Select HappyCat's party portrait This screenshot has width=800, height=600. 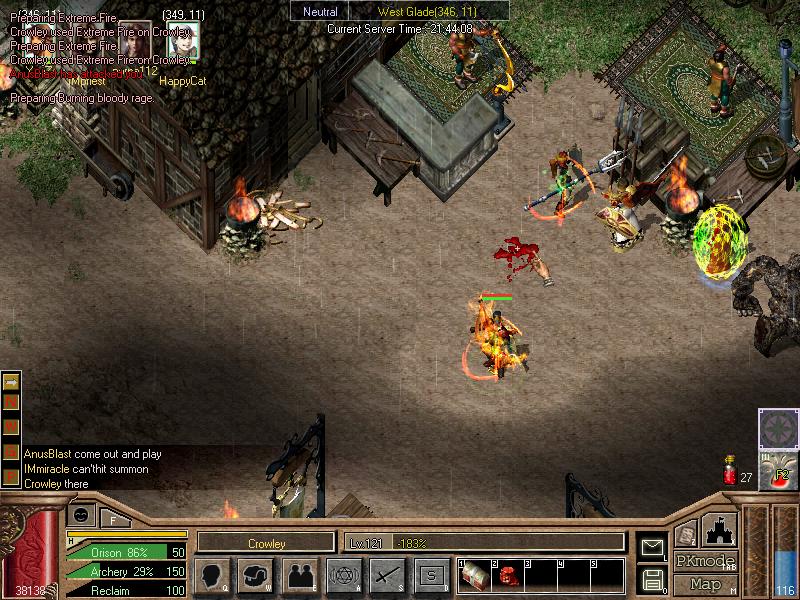pos(182,41)
